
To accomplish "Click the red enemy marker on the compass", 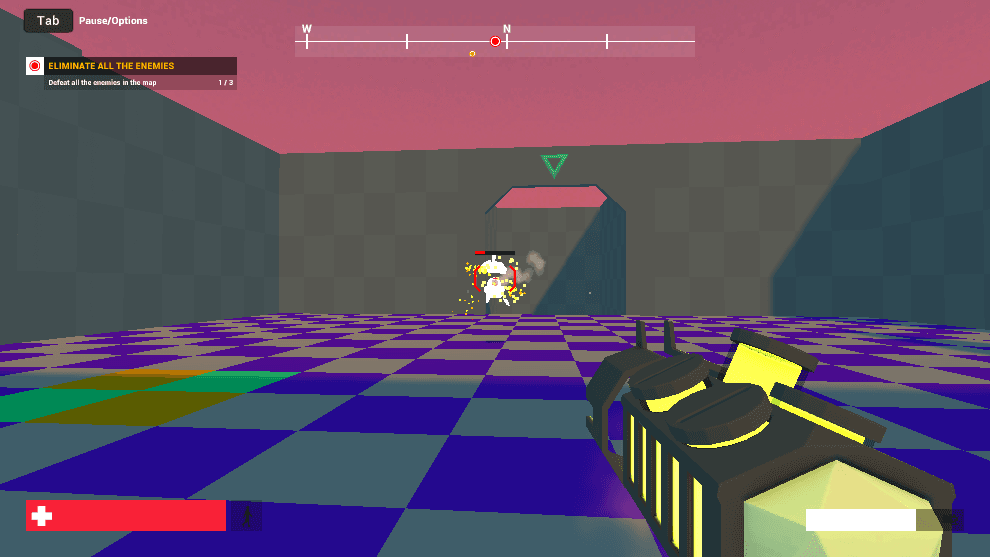I will click(x=495, y=41).
